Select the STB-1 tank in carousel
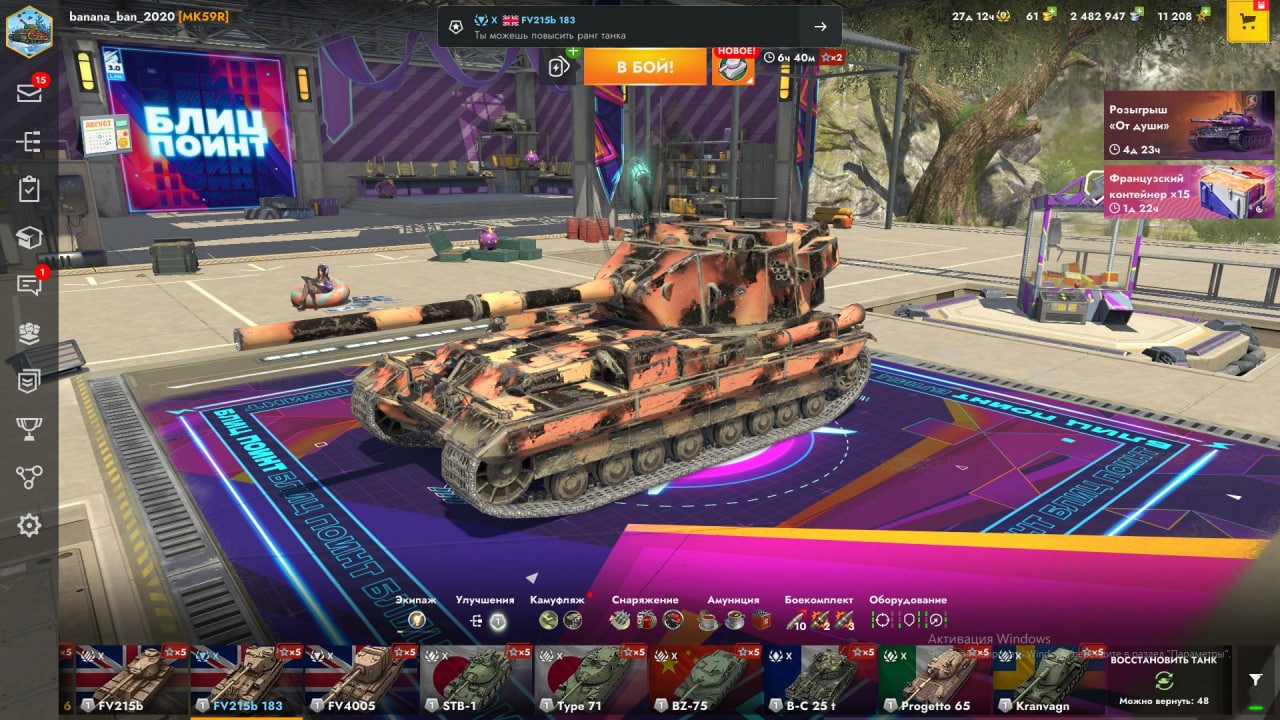Image resolution: width=1280 pixels, height=720 pixels. coord(476,680)
